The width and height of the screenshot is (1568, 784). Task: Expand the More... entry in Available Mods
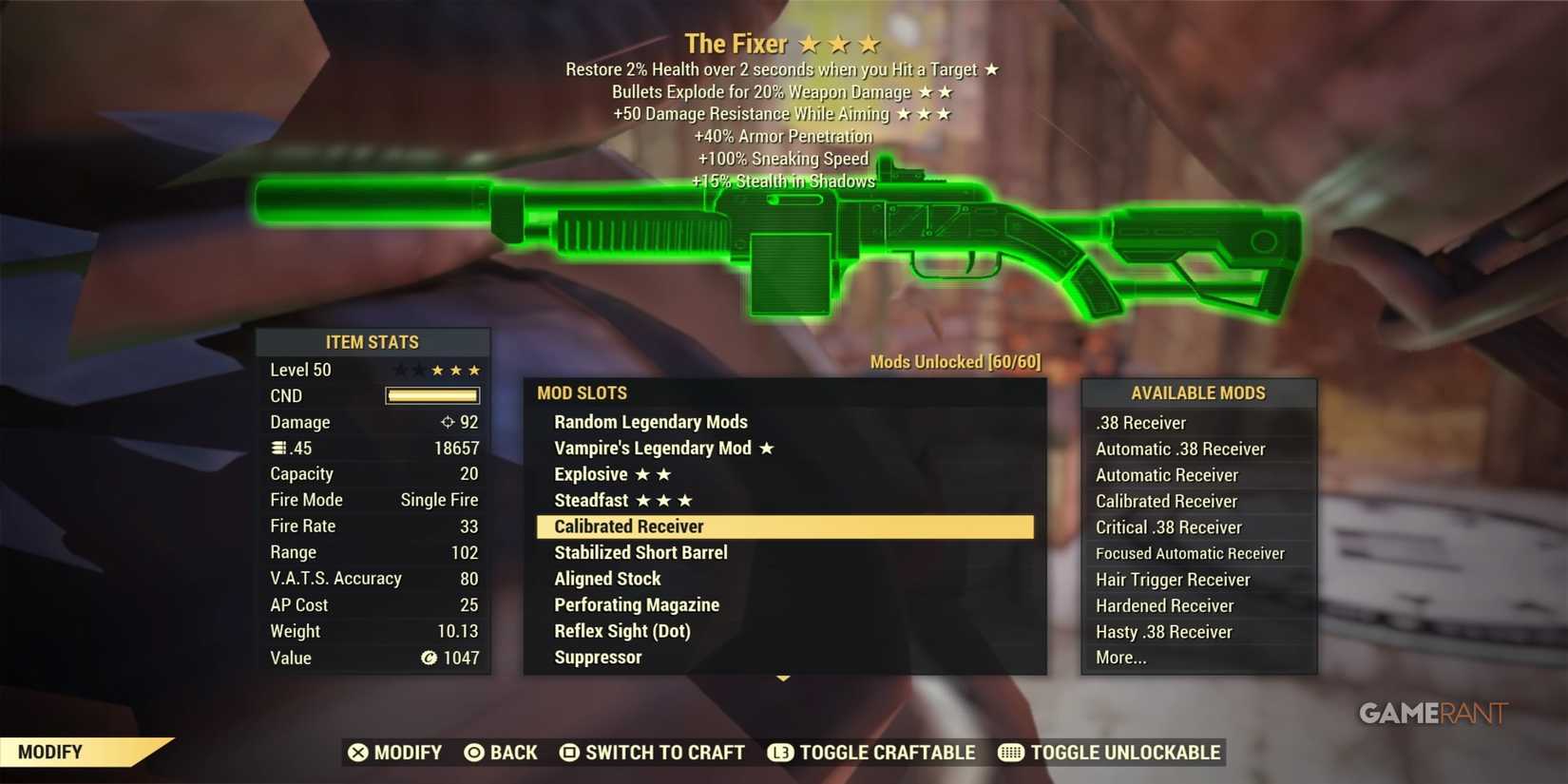[1122, 657]
